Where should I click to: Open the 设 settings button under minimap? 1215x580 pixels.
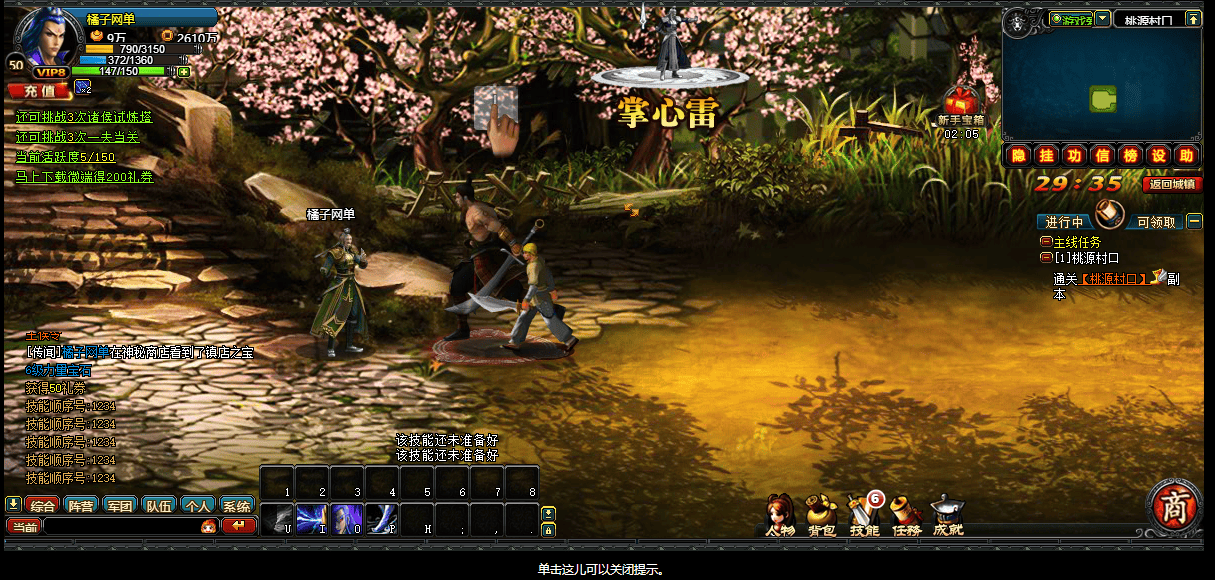pyautogui.click(x=1158, y=155)
